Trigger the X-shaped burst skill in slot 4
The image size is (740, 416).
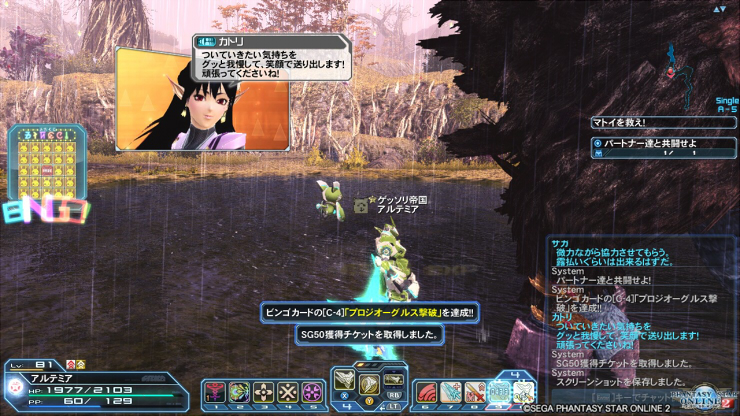287,392
